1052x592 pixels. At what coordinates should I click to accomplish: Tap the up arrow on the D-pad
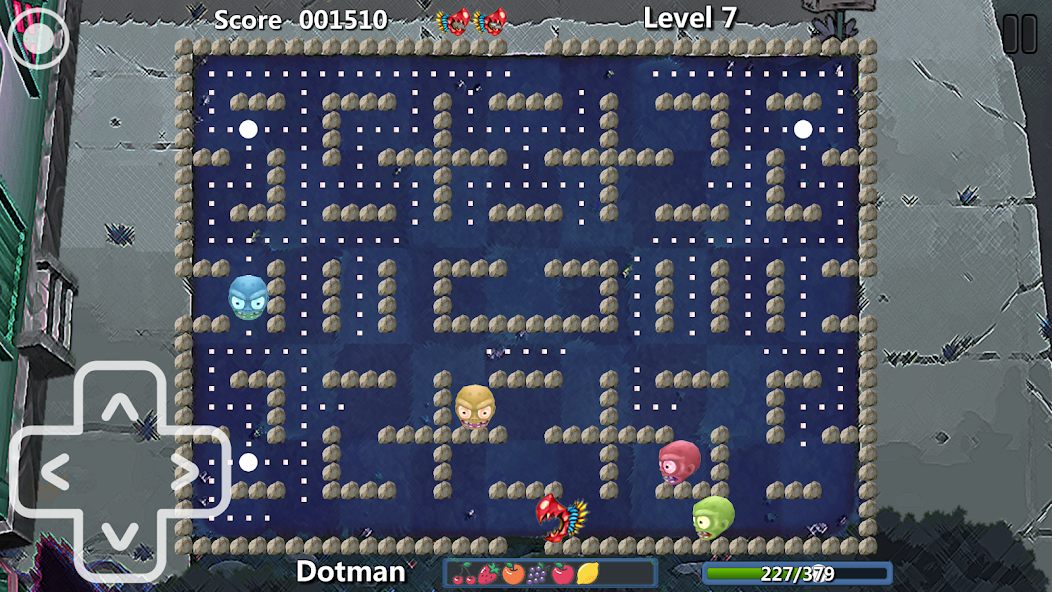[x=120, y=407]
